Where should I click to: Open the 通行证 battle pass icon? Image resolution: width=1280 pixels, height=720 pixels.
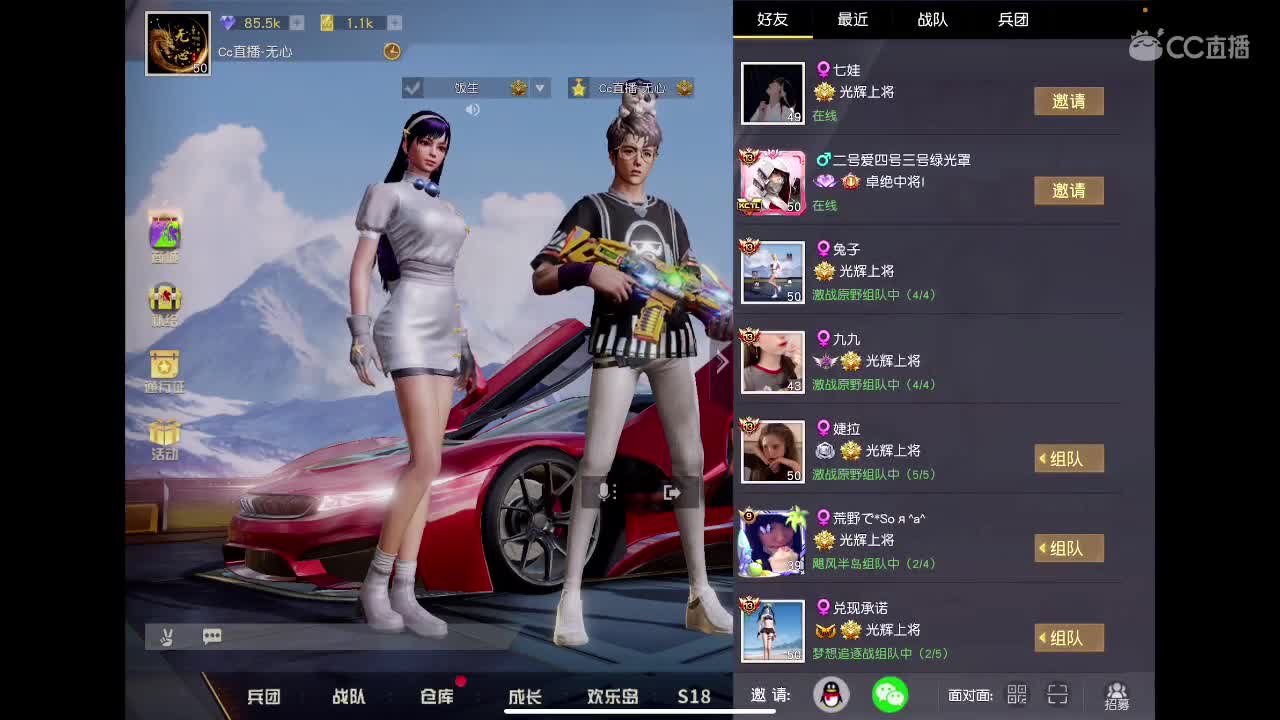164,364
